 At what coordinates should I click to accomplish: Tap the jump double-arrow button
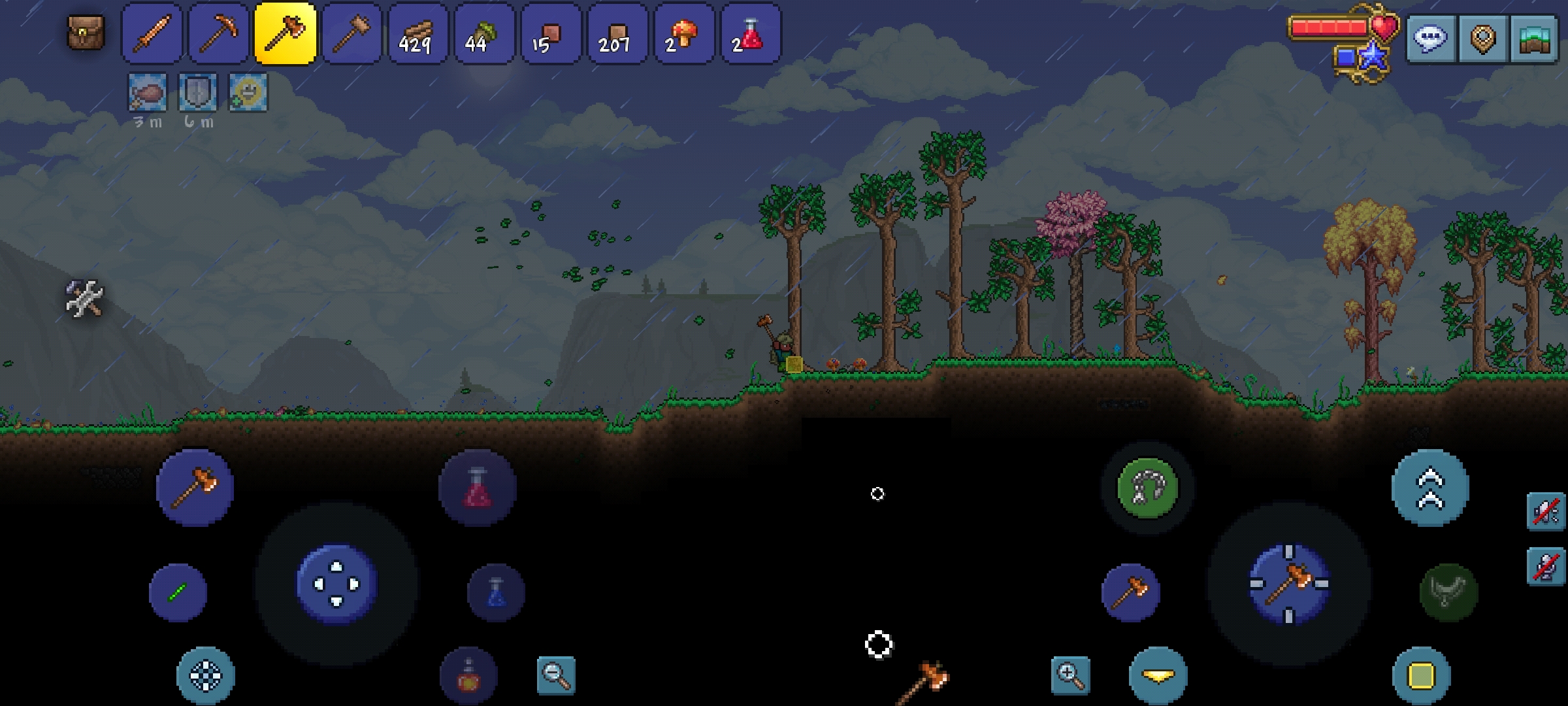(x=1430, y=488)
